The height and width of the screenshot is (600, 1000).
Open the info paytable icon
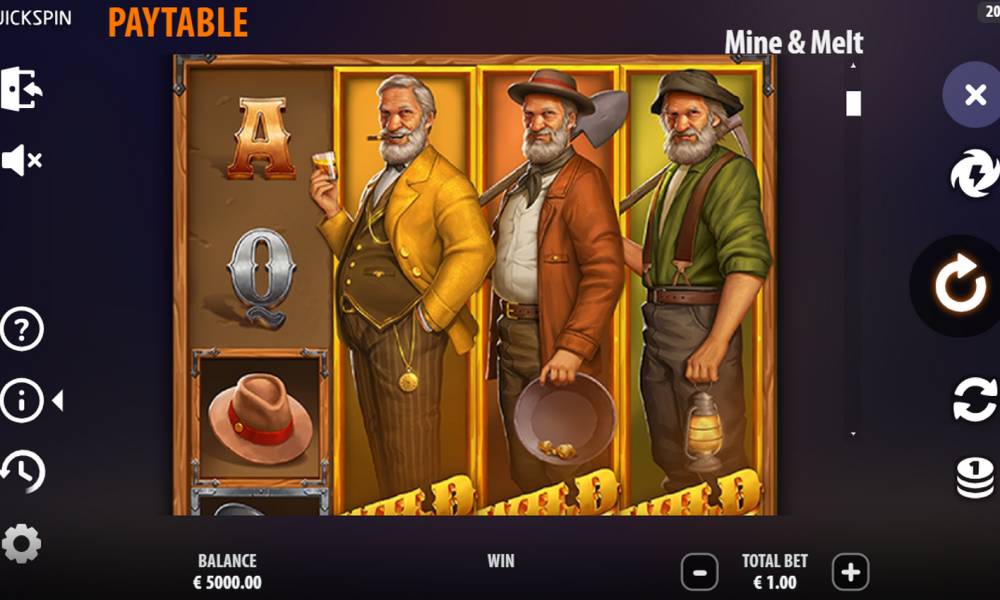22,401
